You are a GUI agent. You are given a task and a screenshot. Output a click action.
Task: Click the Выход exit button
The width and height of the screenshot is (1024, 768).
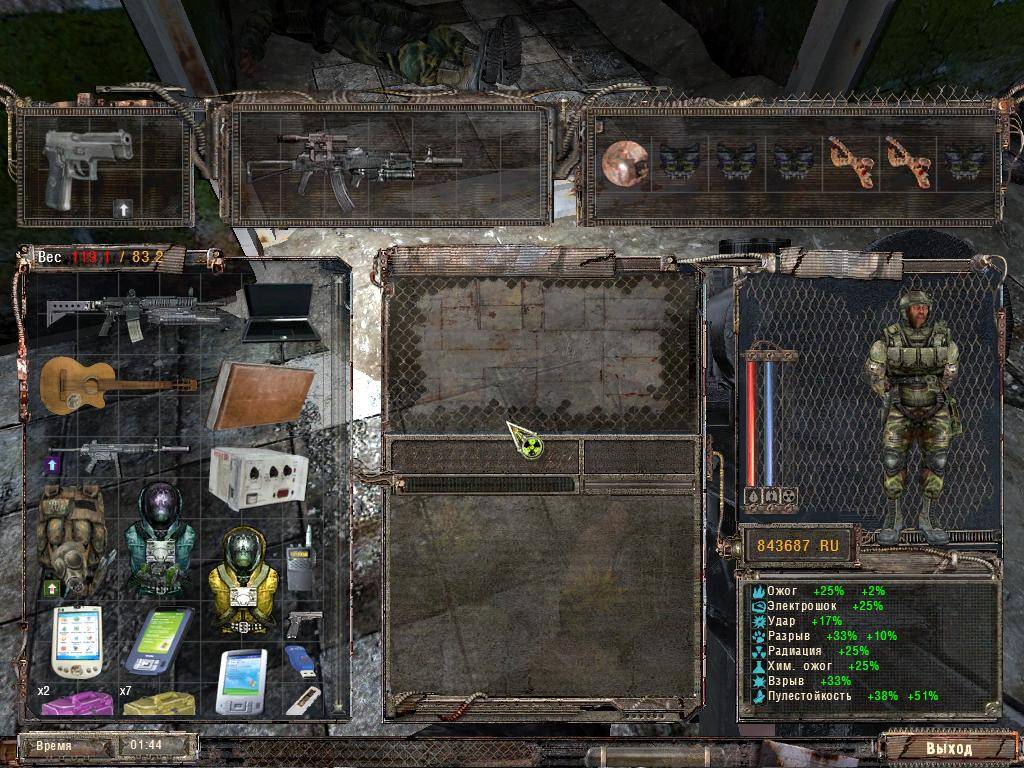(947, 747)
